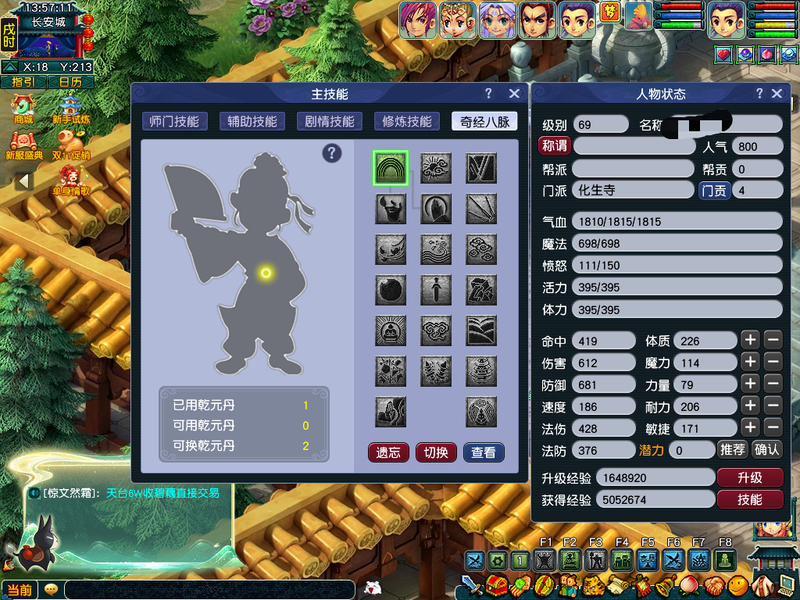Open the 技能 button in character status
Image resolution: width=800 pixels, height=600 pixels.
[749, 499]
